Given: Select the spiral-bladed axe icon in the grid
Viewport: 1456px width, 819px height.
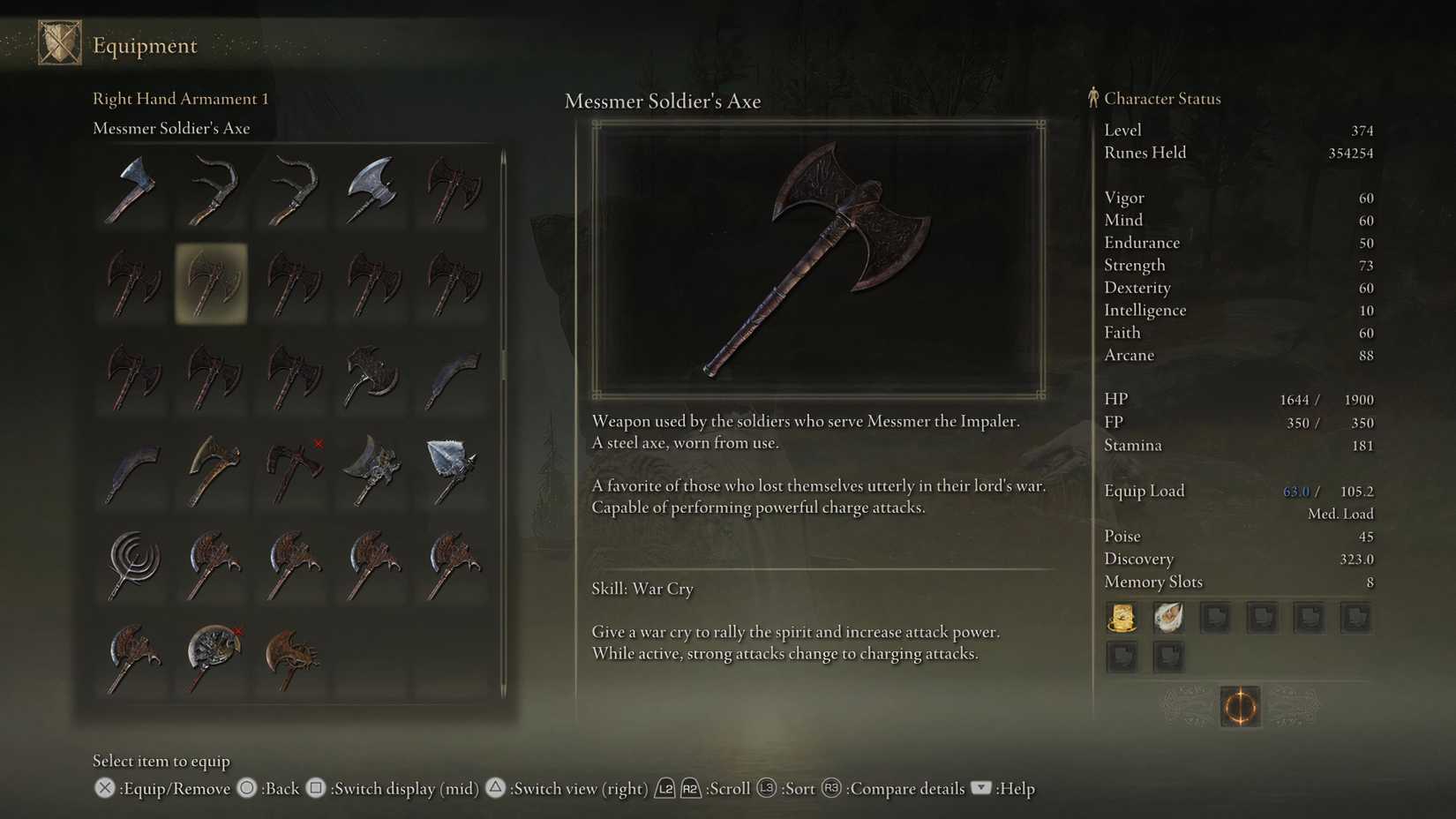Looking at the screenshot, I should [x=132, y=565].
